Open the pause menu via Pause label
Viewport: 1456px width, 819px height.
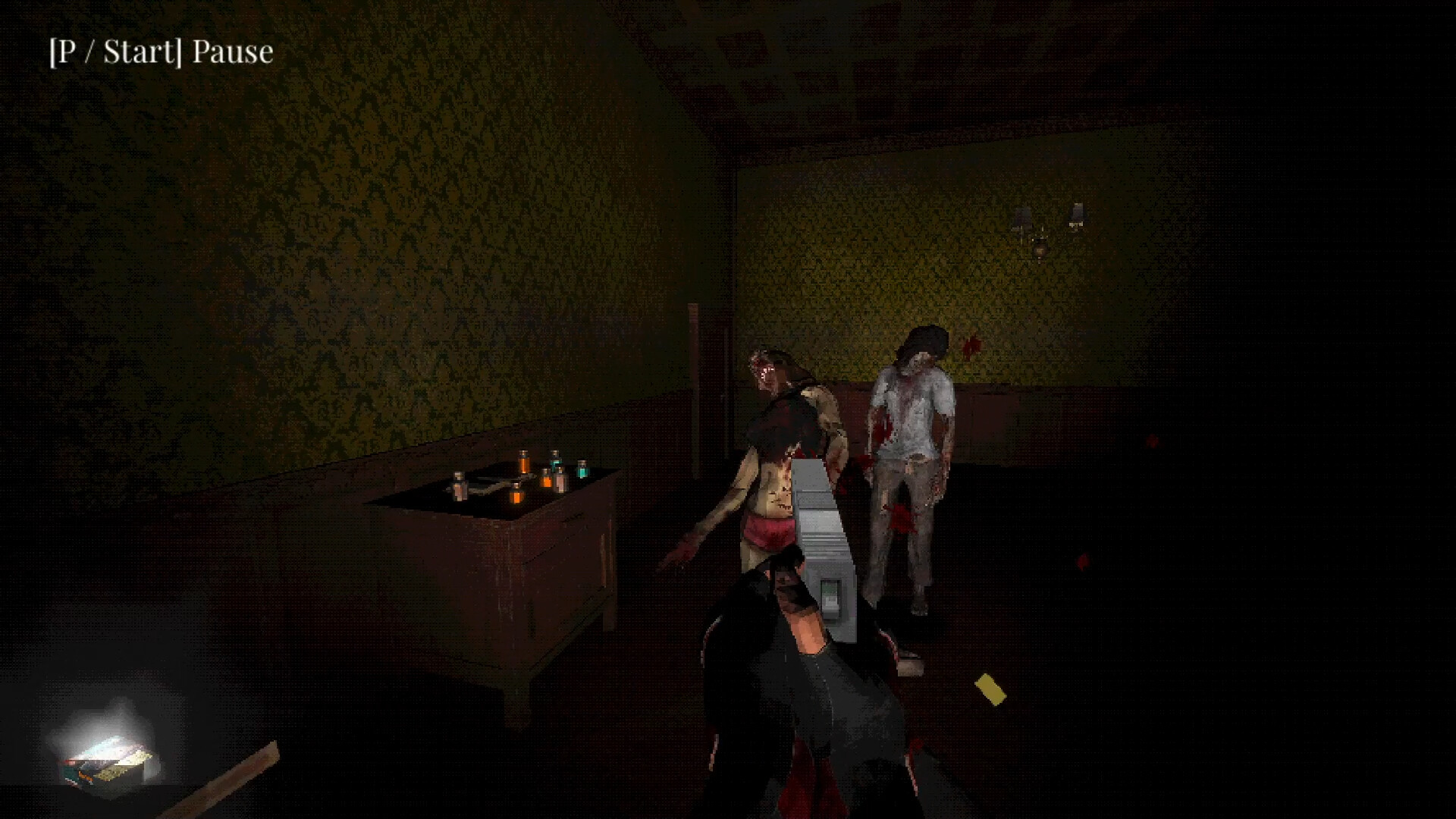point(231,52)
